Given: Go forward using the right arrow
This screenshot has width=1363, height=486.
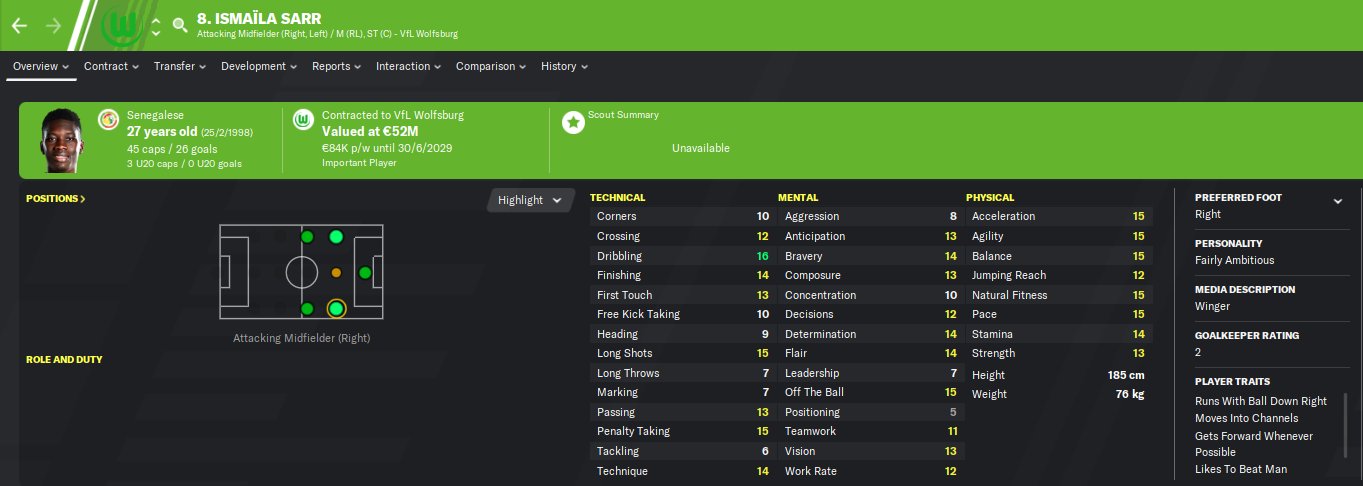Looking at the screenshot, I should click(x=53, y=25).
